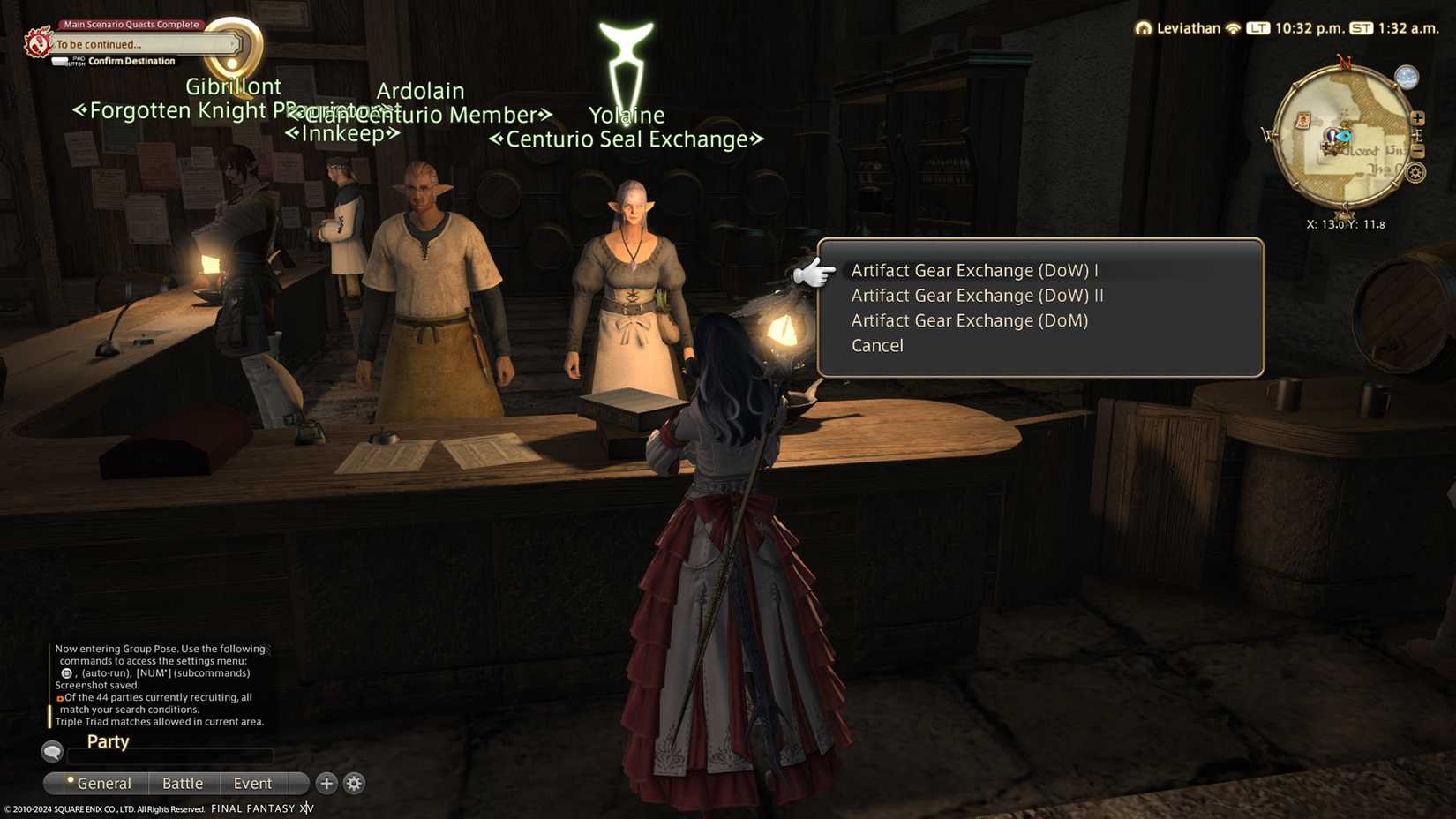1456x819 pixels.
Task: Click the connection signal icon near Leviathan
Action: [x=1234, y=27]
